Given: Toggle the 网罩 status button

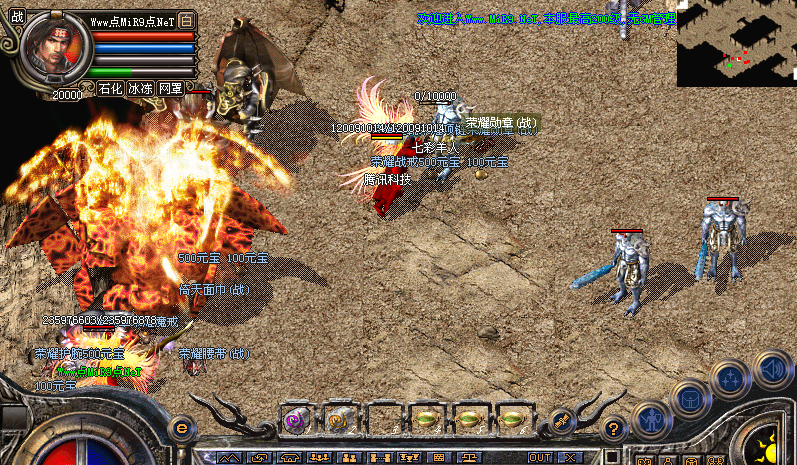Looking at the screenshot, I should pyautogui.click(x=170, y=88).
